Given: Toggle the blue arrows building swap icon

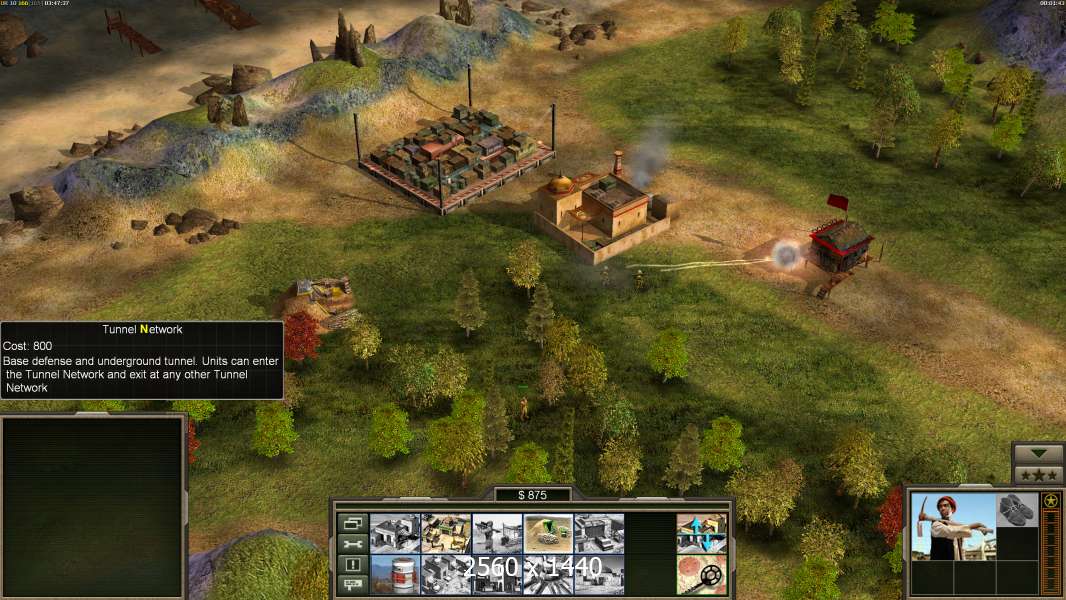Looking at the screenshot, I should (701, 533).
